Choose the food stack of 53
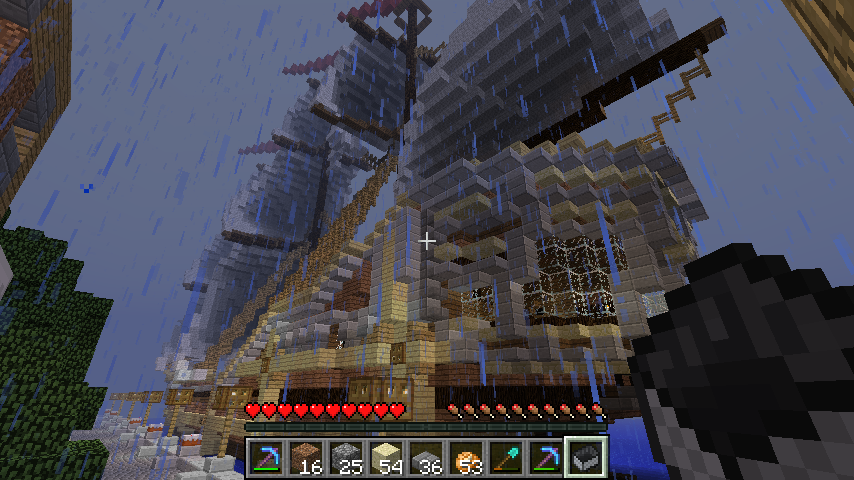The height and width of the screenshot is (480, 854). click(466, 458)
